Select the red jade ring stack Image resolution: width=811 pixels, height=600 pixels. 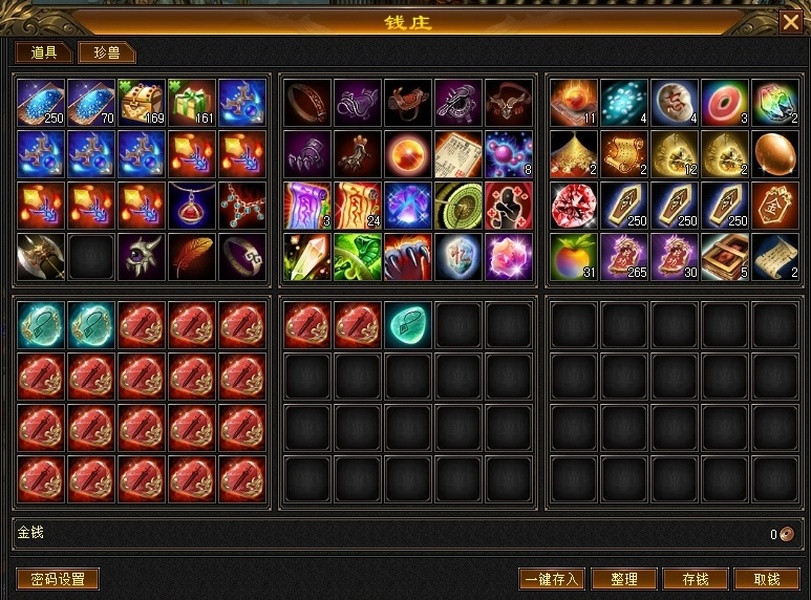725,104
